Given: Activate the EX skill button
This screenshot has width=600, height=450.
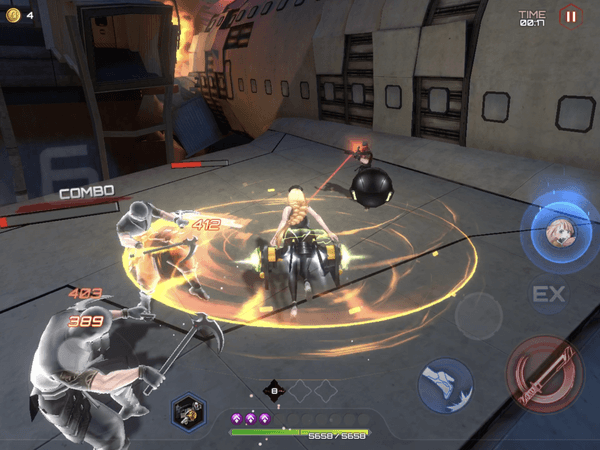Looking at the screenshot, I should [x=549, y=294].
